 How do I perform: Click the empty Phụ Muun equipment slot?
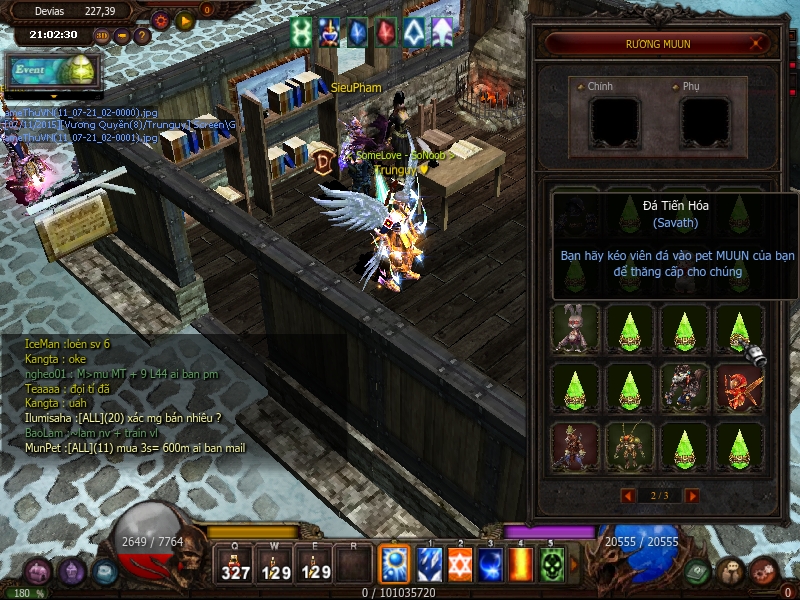[x=706, y=121]
